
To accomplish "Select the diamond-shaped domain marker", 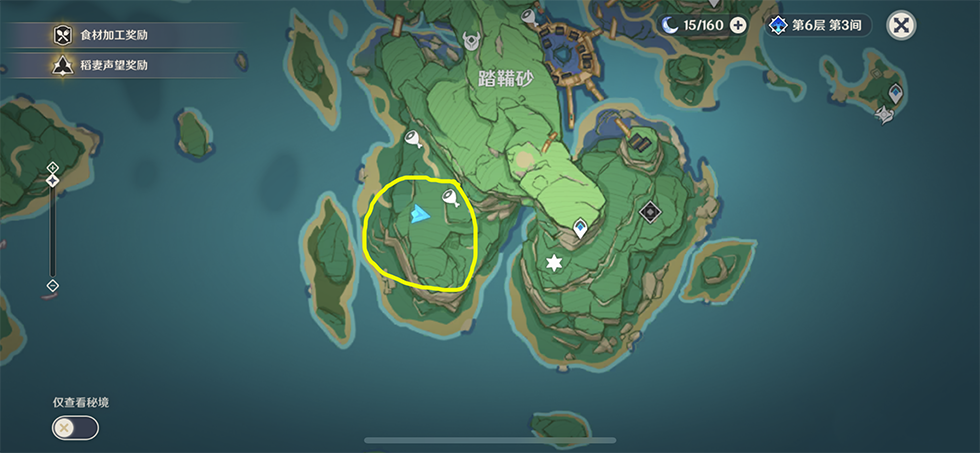I will click(650, 211).
